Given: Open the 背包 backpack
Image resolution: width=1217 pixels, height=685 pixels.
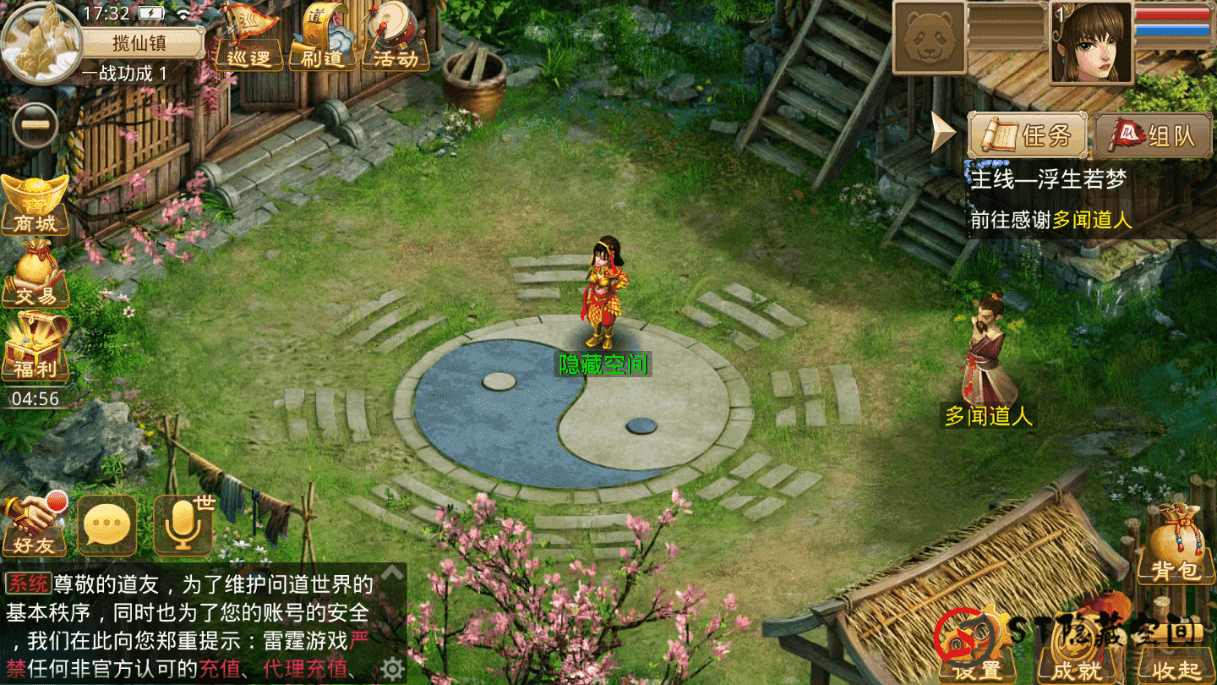Looking at the screenshot, I should coord(1175,548).
